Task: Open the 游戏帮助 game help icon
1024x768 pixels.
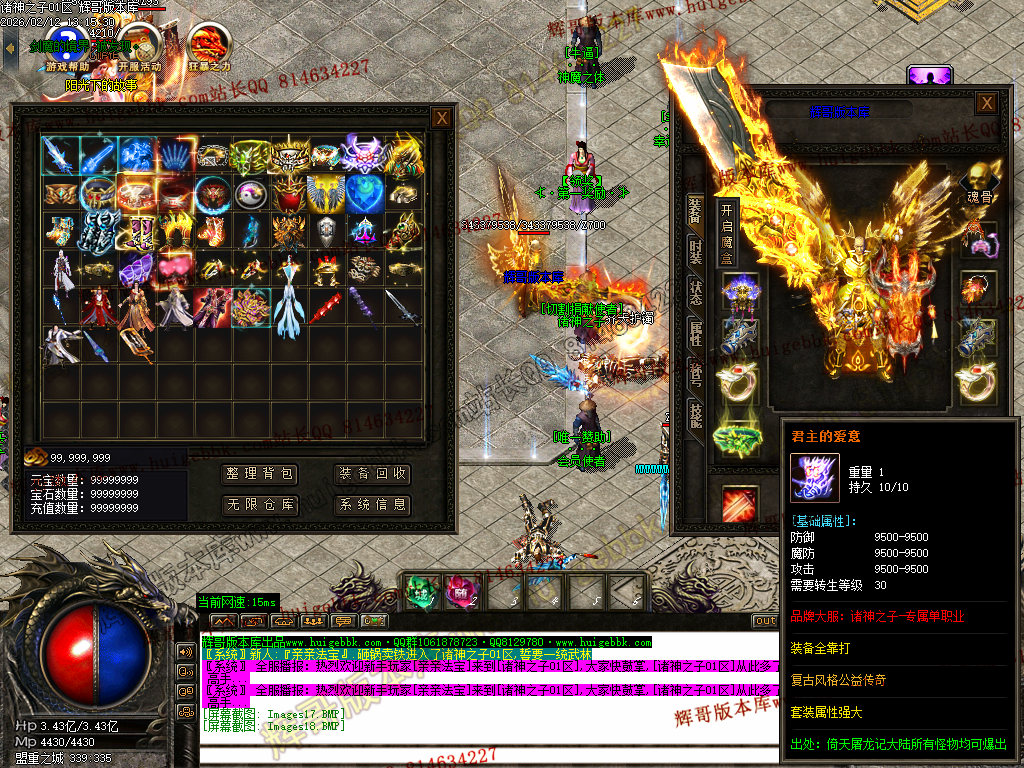Action: point(67,46)
